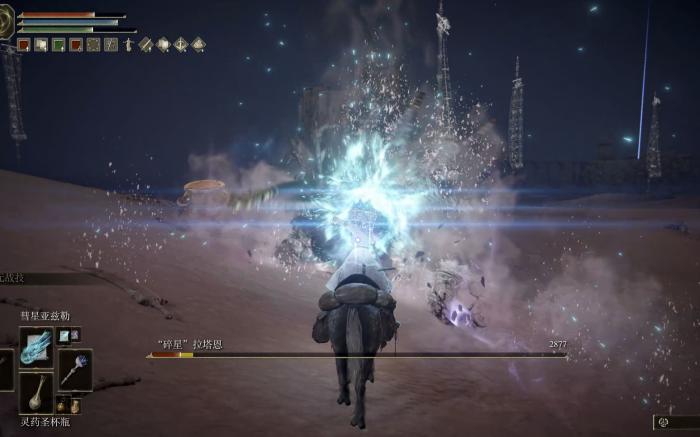
Task: Click the green square status buff icon
Action: tap(58, 44)
